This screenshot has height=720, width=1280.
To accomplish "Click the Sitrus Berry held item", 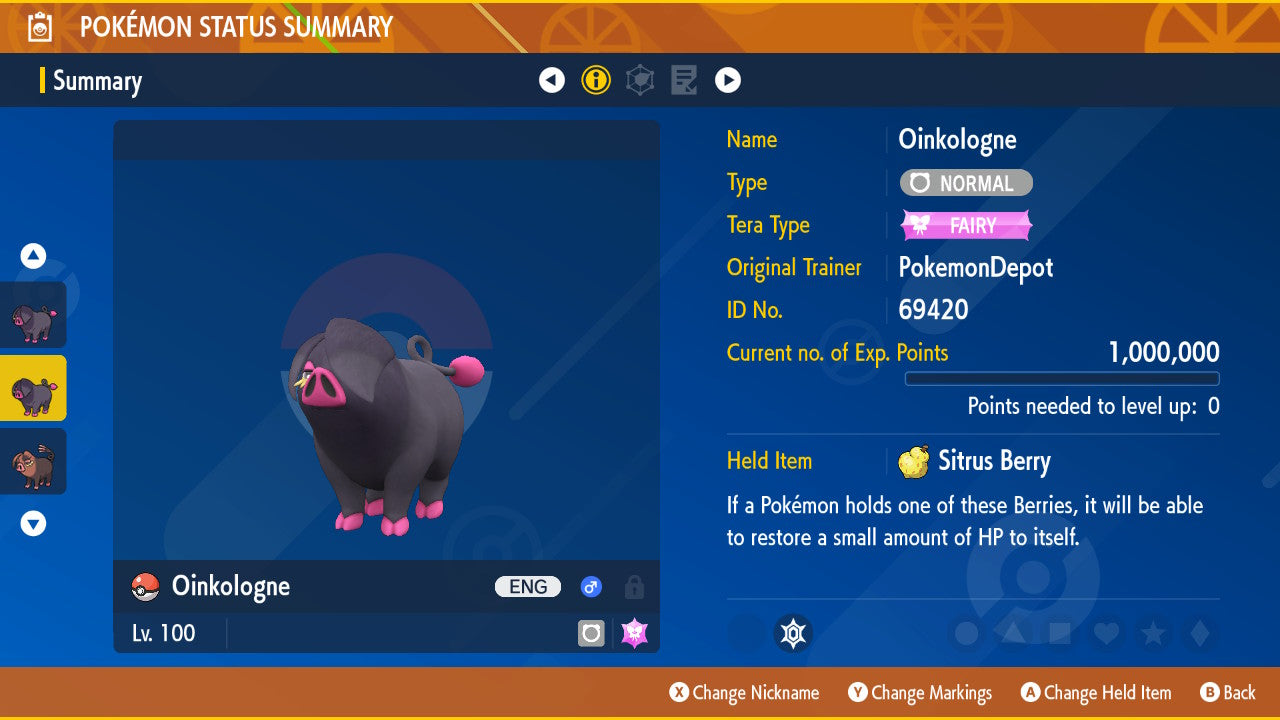I will point(974,461).
